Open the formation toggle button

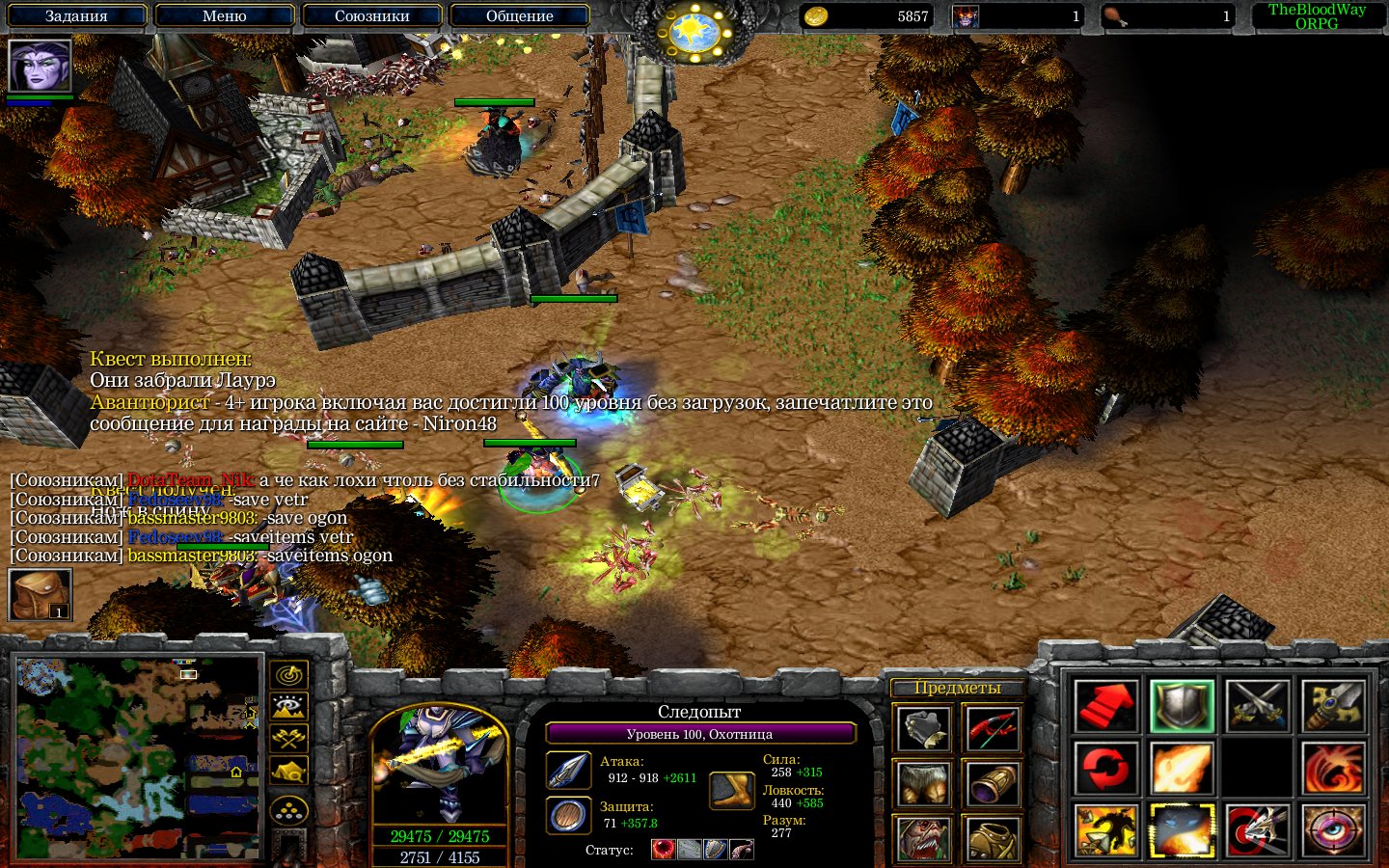click(x=289, y=810)
